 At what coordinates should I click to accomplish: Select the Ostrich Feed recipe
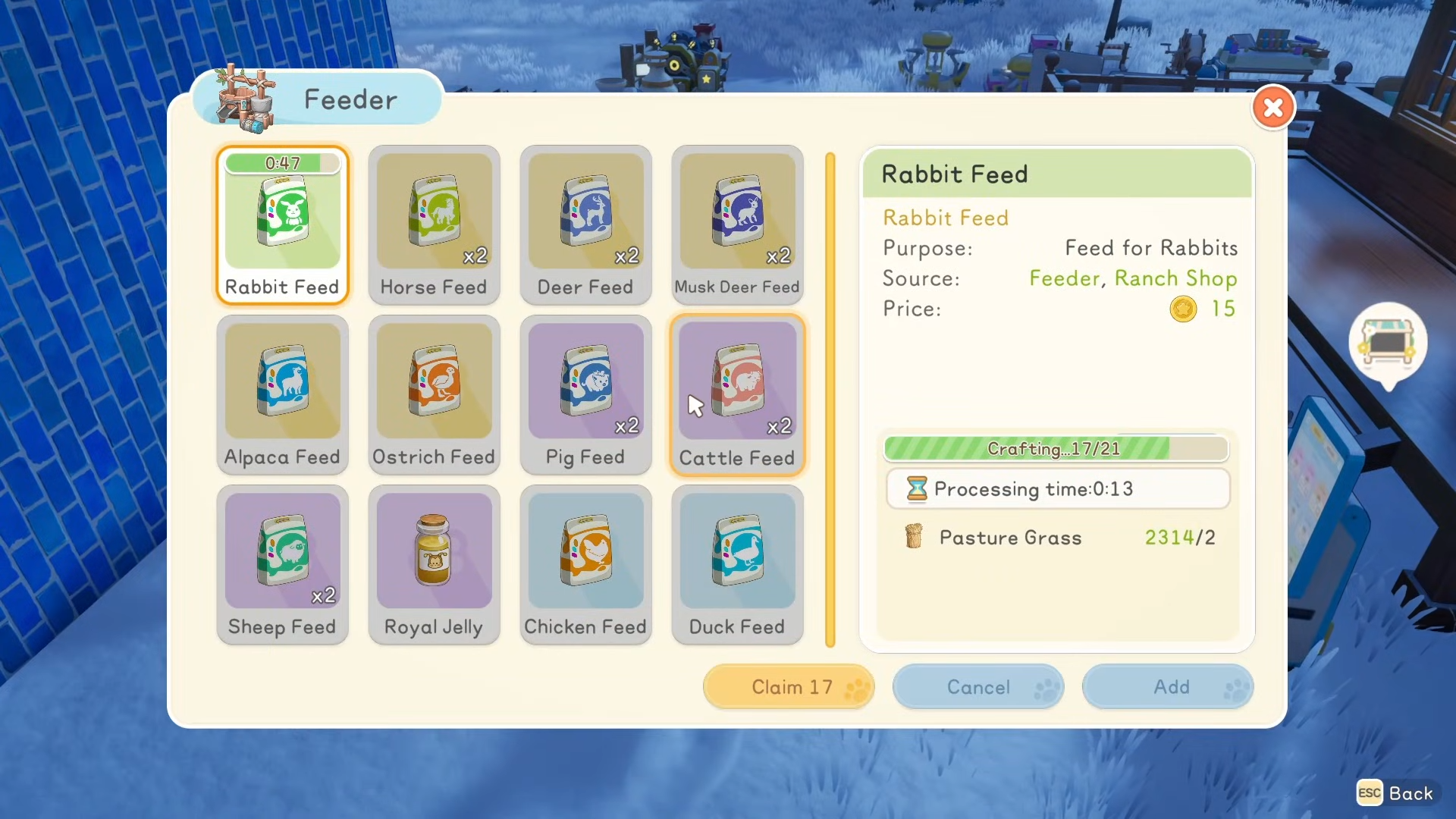(434, 394)
